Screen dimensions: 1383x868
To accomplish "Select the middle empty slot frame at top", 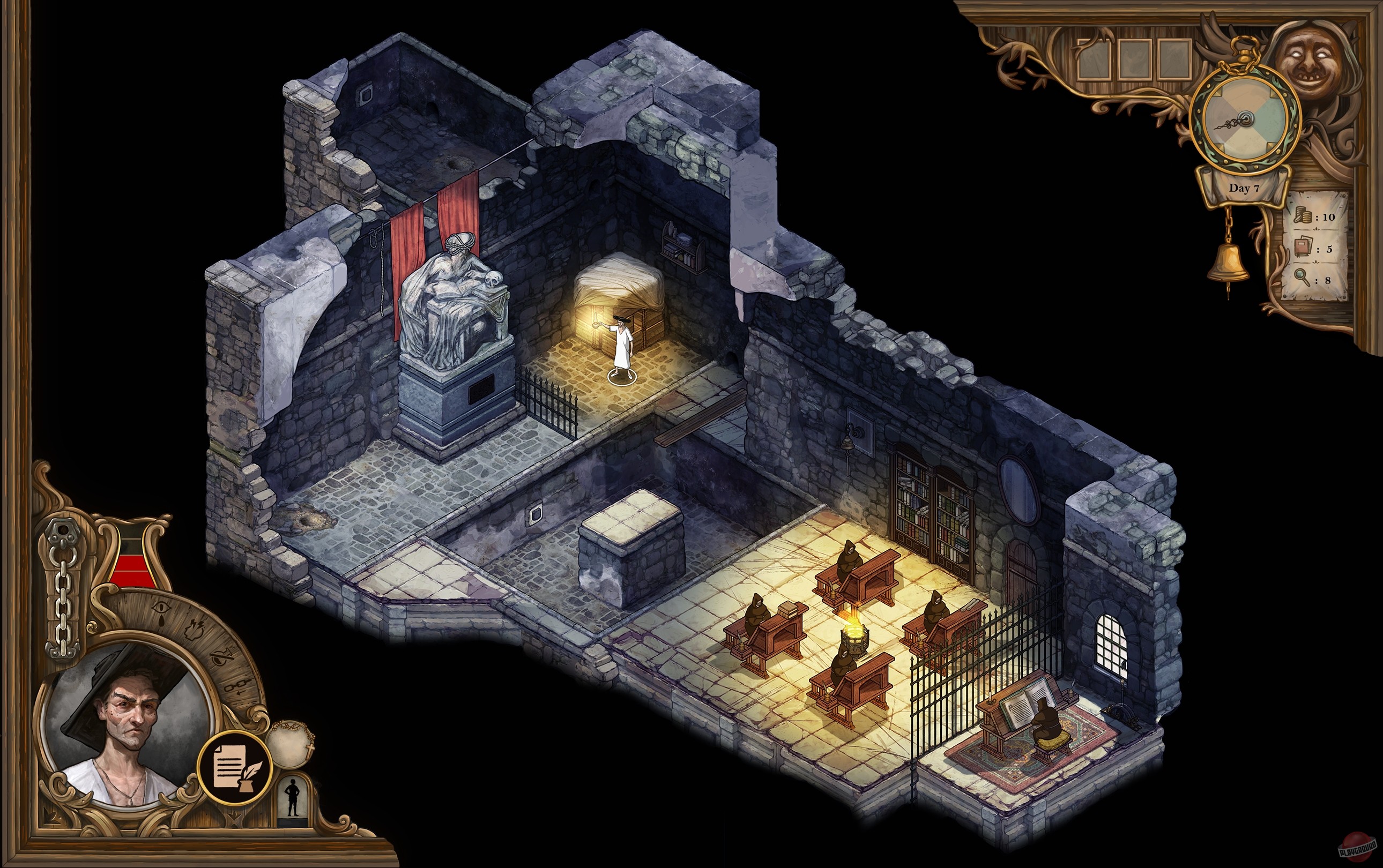I will click(x=1135, y=59).
